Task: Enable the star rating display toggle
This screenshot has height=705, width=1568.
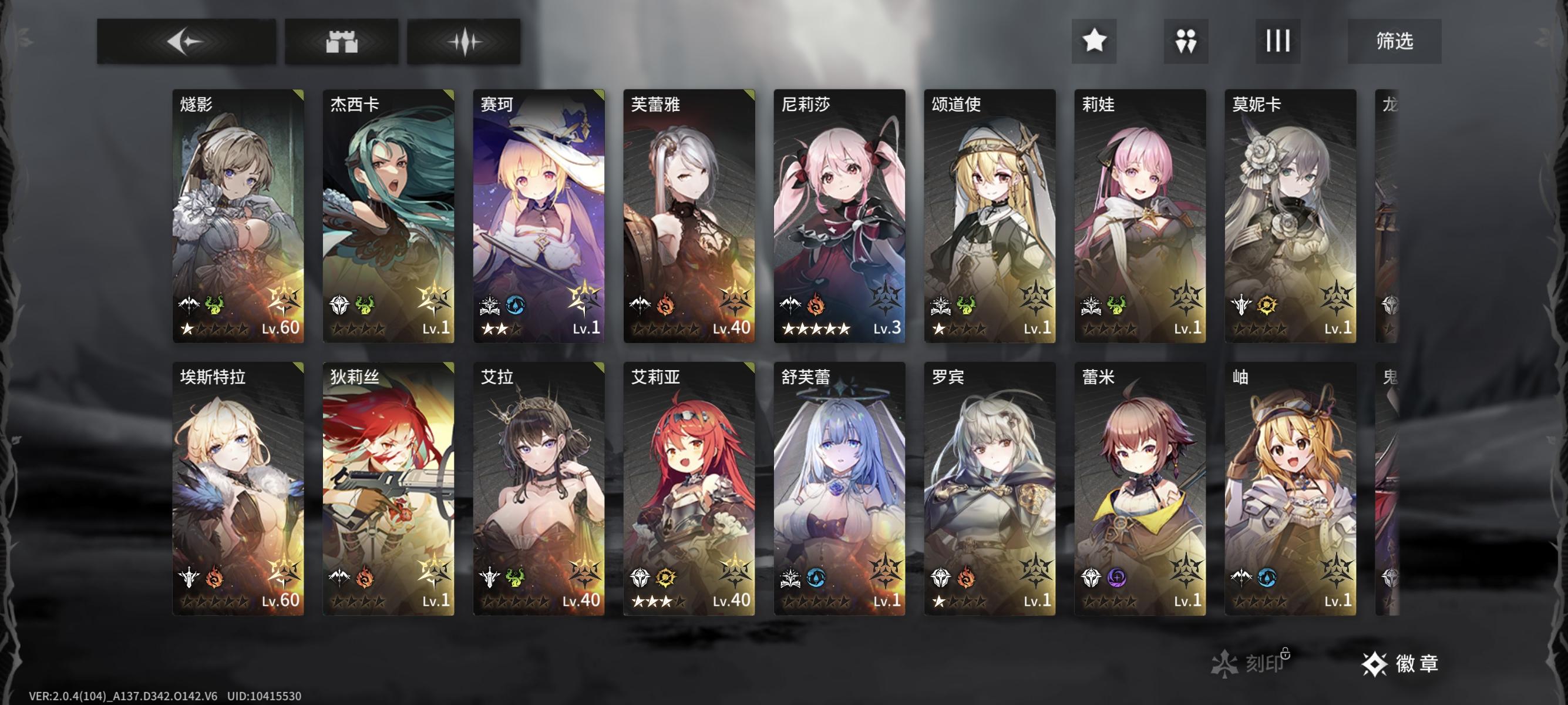Action: pyautogui.click(x=1095, y=41)
